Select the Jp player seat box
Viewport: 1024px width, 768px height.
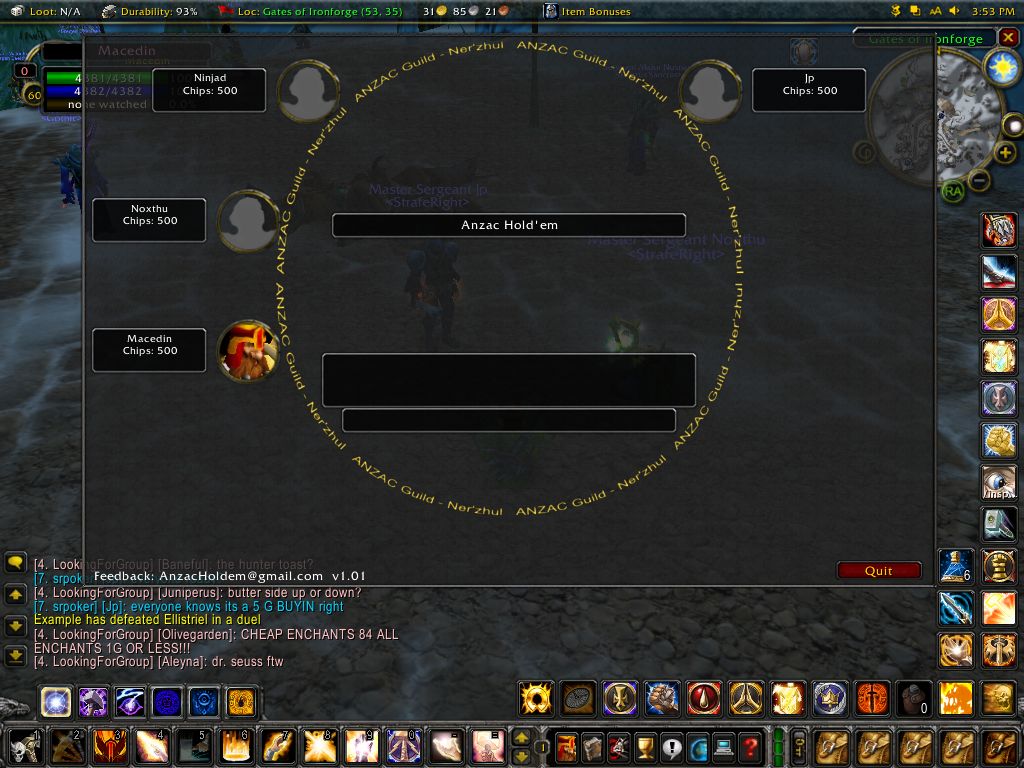pos(809,90)
